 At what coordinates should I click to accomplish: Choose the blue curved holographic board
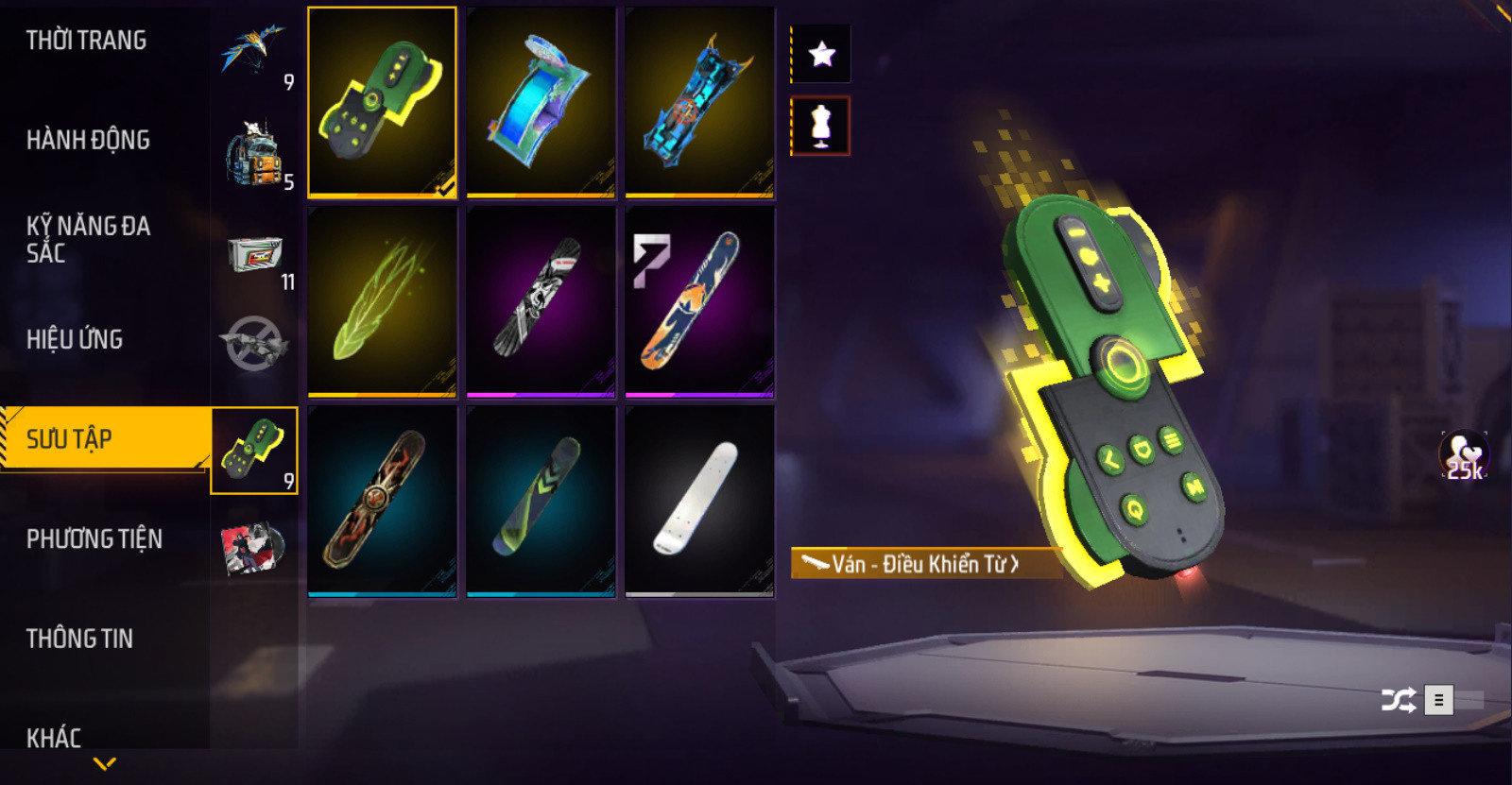[x=541, y=102]
